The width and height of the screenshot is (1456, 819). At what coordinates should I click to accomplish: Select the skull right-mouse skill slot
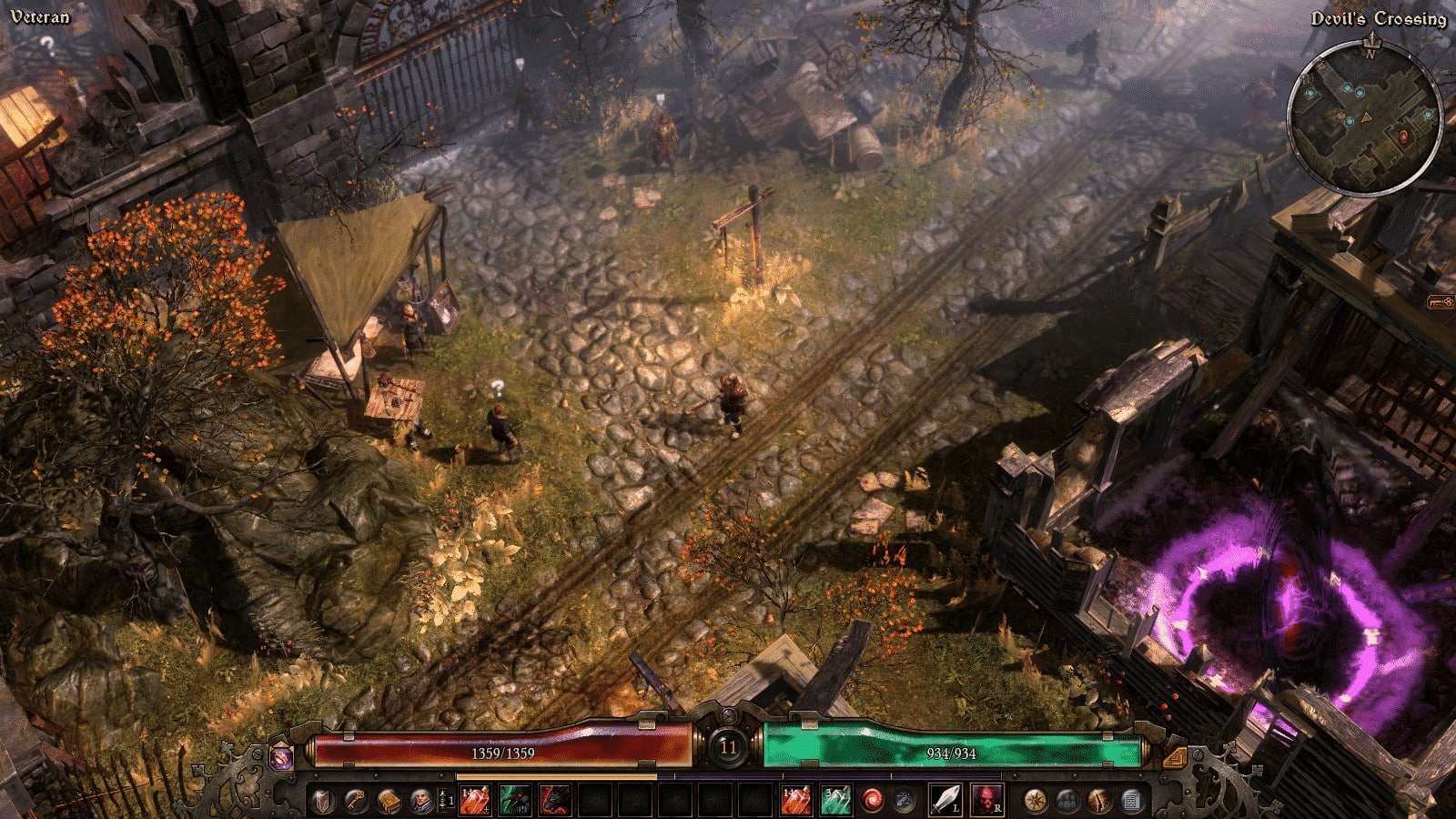tap(986, 800)
